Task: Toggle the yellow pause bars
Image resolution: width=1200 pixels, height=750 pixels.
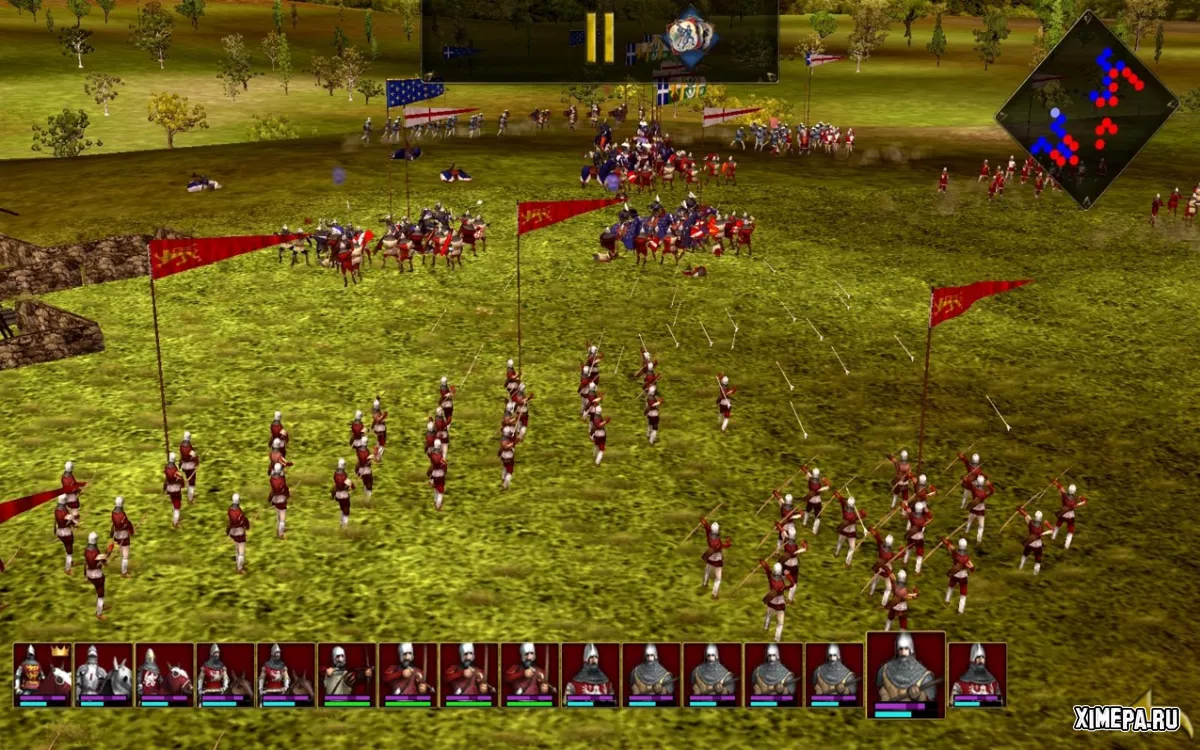Action: click(600, 38)
